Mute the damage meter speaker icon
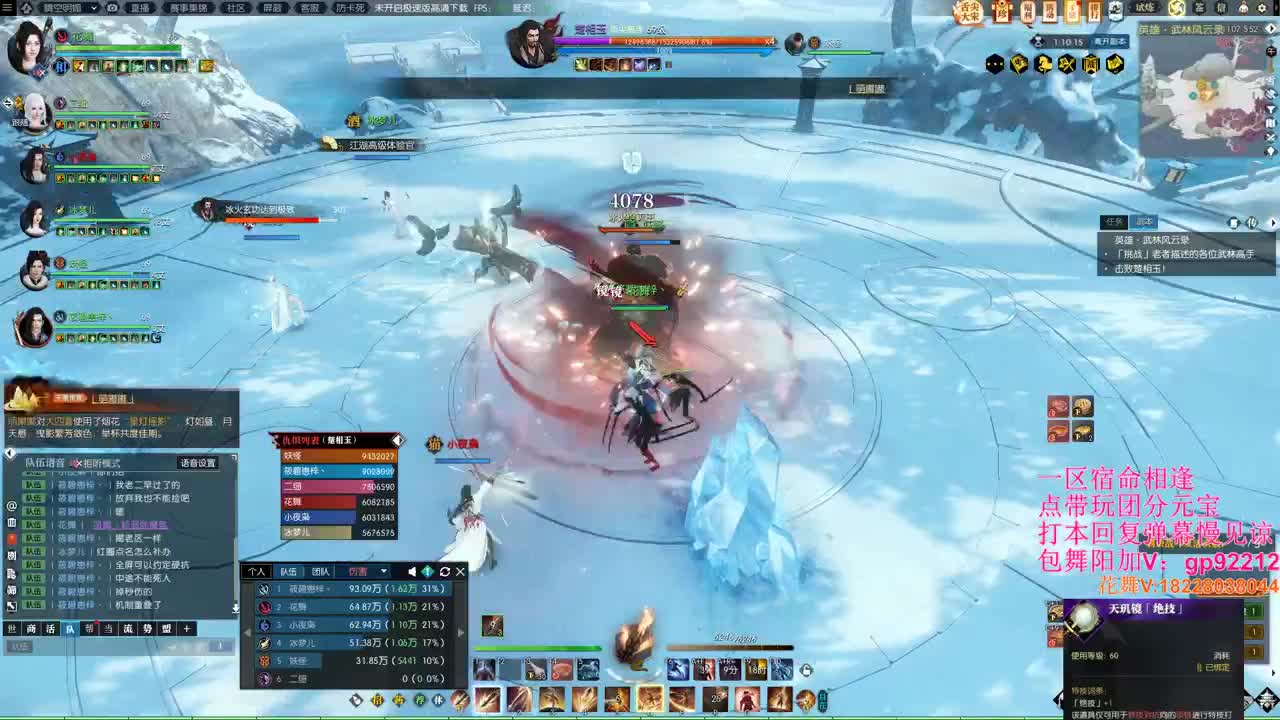Viewport: 1280px width, 720px height. (x=411, y=570)
